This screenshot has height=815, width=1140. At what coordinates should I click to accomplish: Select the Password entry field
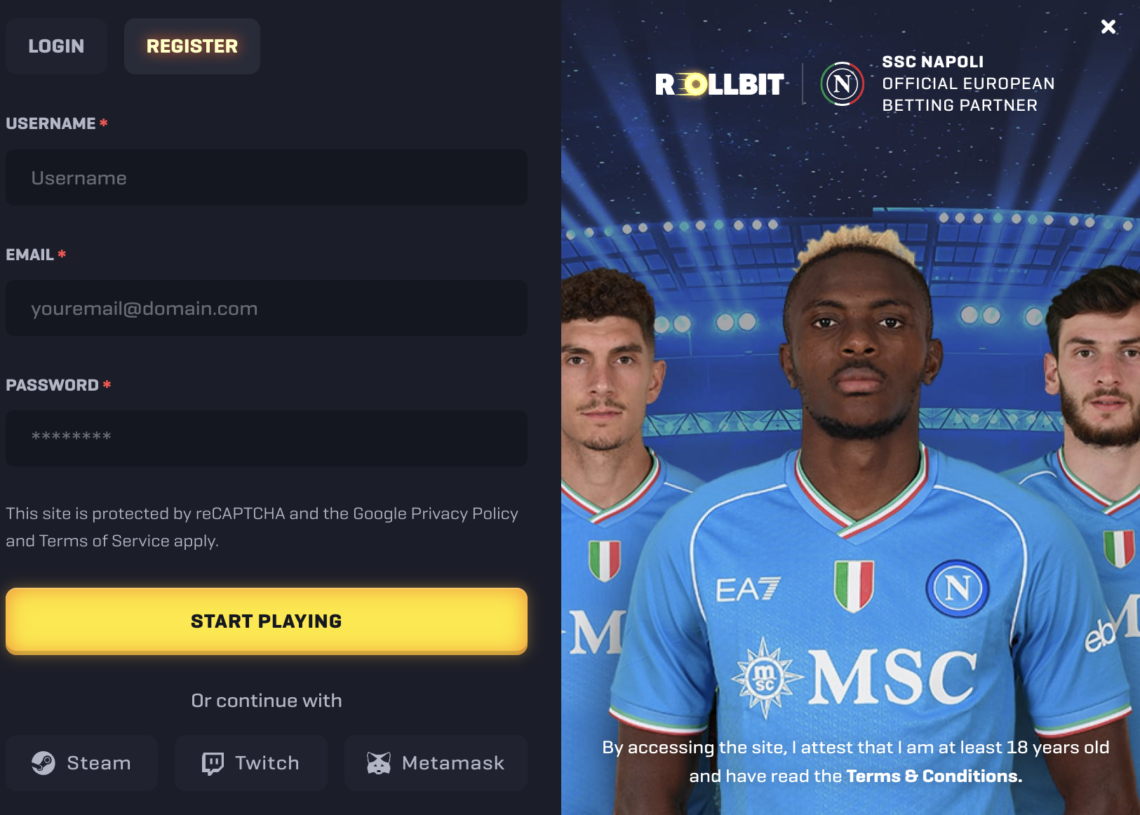[x=266, y=438]
